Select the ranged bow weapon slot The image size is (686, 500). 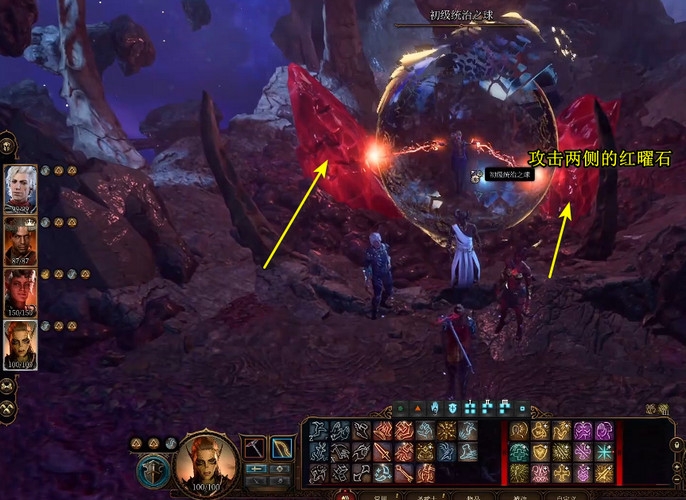point(281,447)
